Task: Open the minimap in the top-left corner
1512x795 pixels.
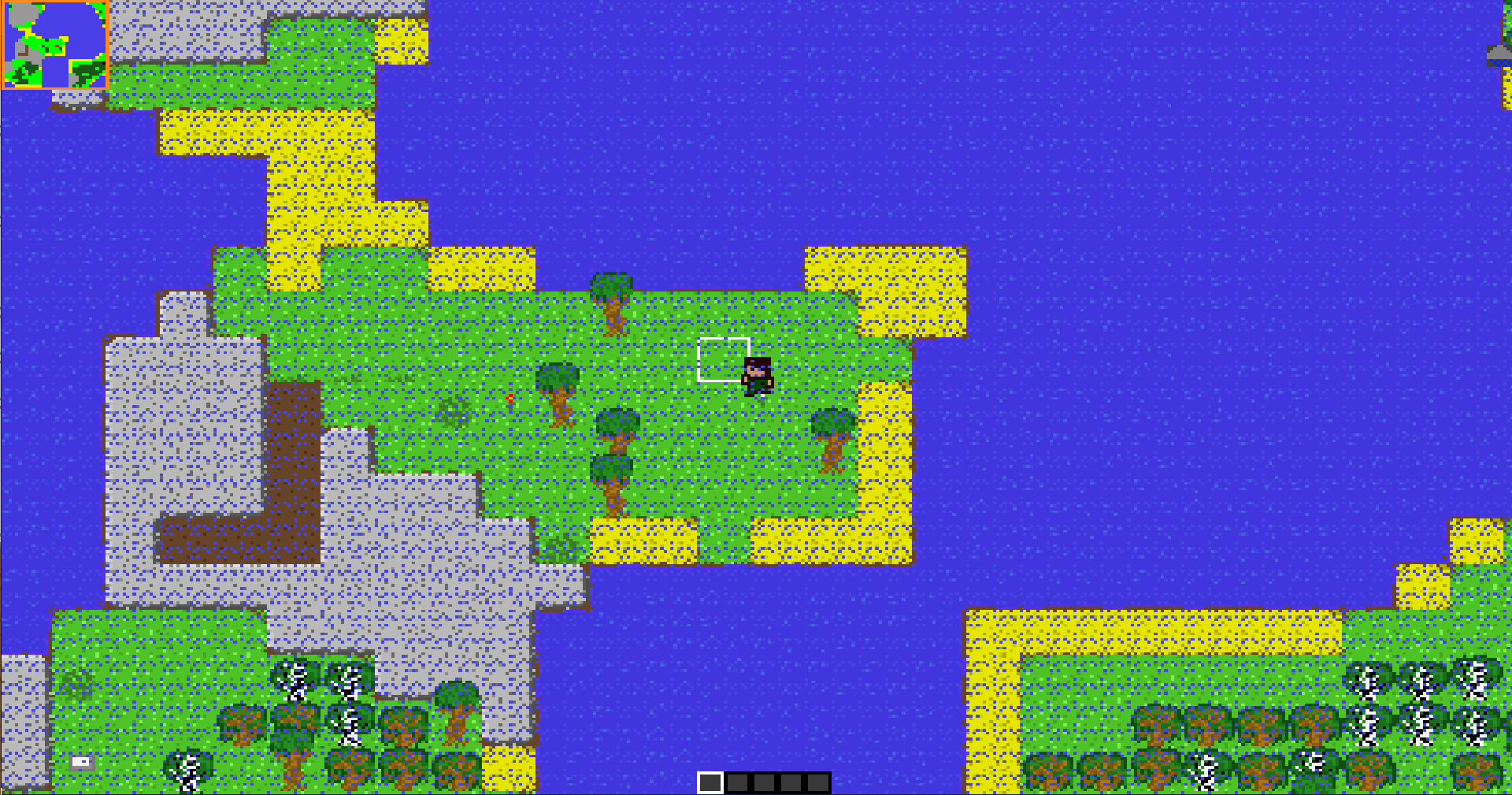Action: 54,45
